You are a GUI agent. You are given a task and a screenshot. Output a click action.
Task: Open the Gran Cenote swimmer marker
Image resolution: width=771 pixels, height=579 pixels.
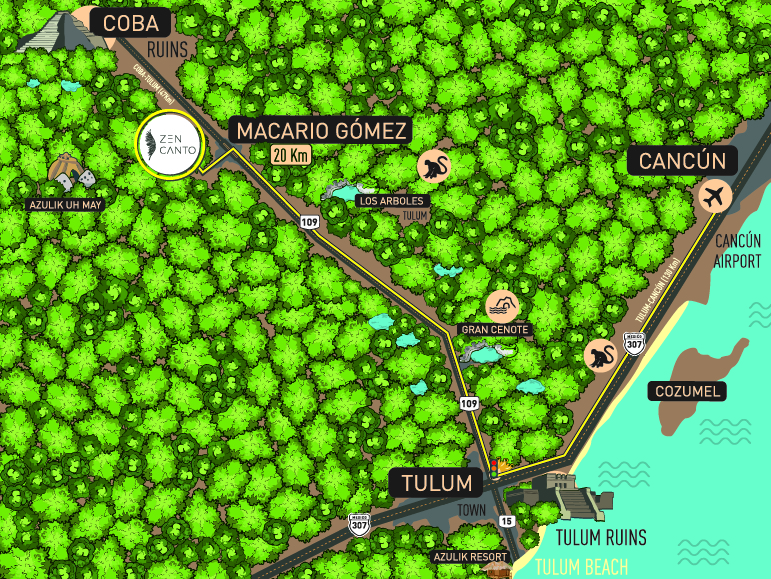click(500, 305)
